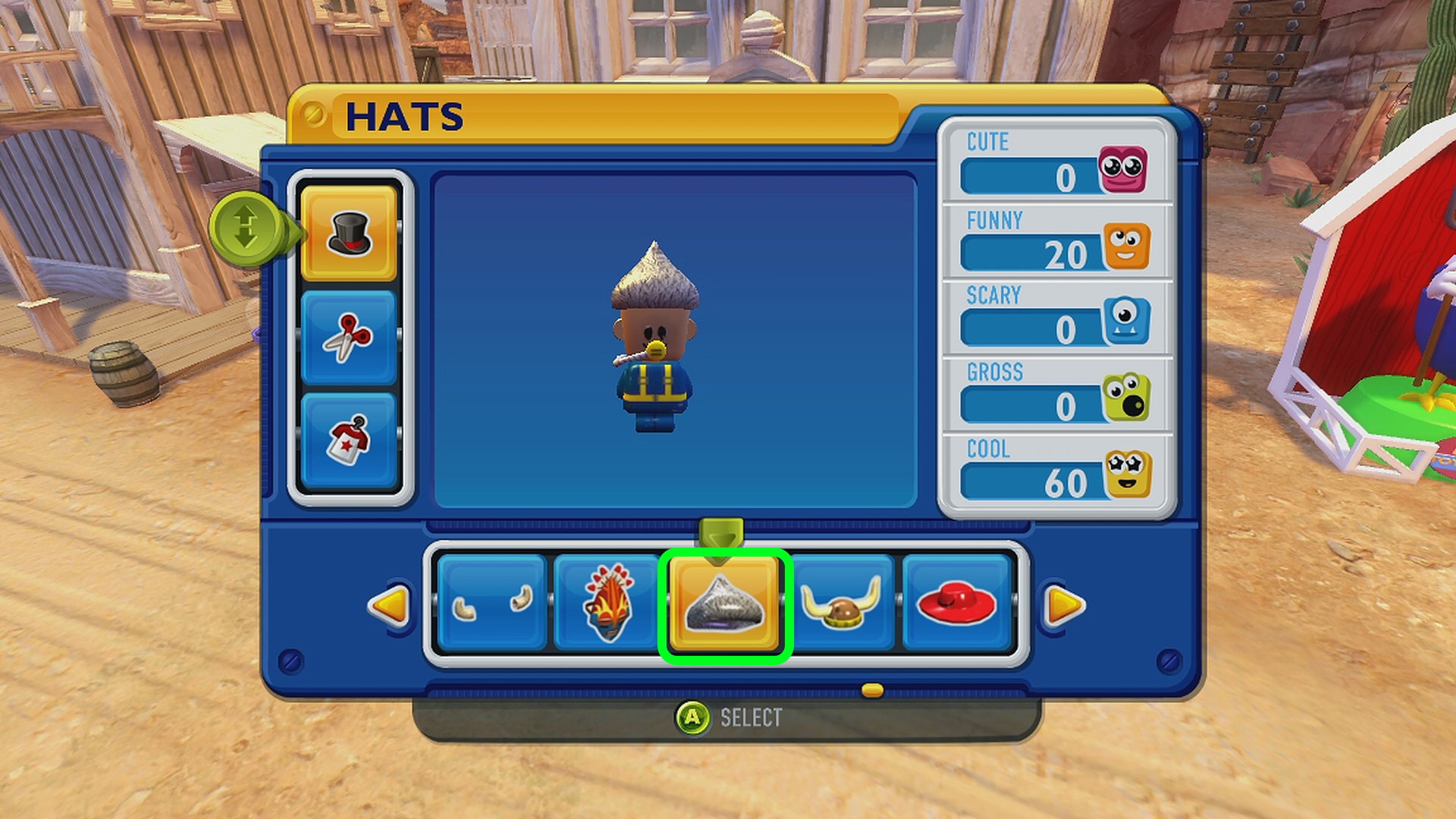The image size is (1456, 819).
Task: Pick the tribal feather mask hat
Action: pyautogui.click(x=607, y=604)
